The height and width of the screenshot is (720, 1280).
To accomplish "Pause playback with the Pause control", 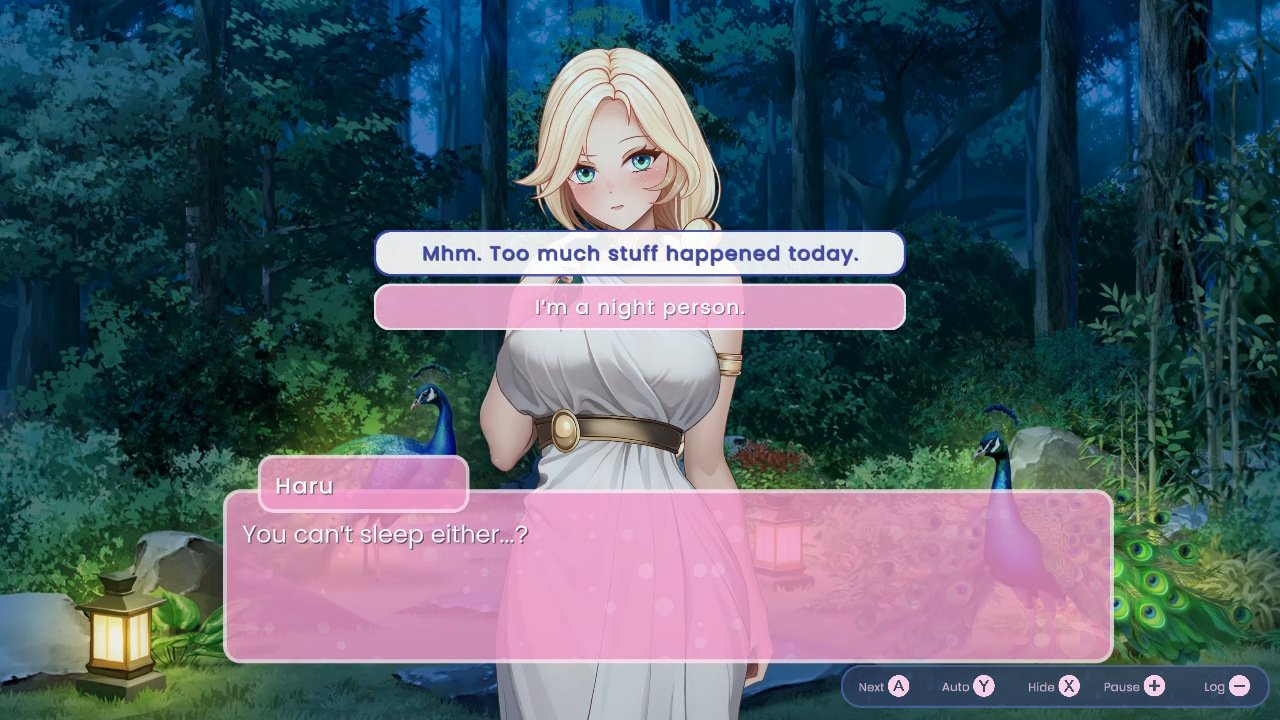I will [x=1133, y=687].
